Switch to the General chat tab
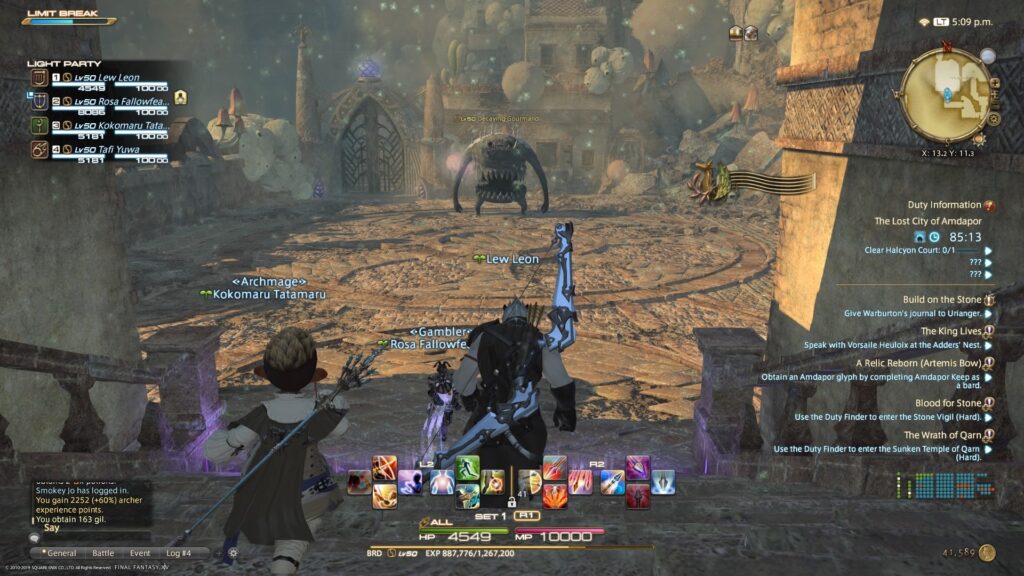Image resolution: width=1024 pixels, height=576 pixels. coord(59,552)
